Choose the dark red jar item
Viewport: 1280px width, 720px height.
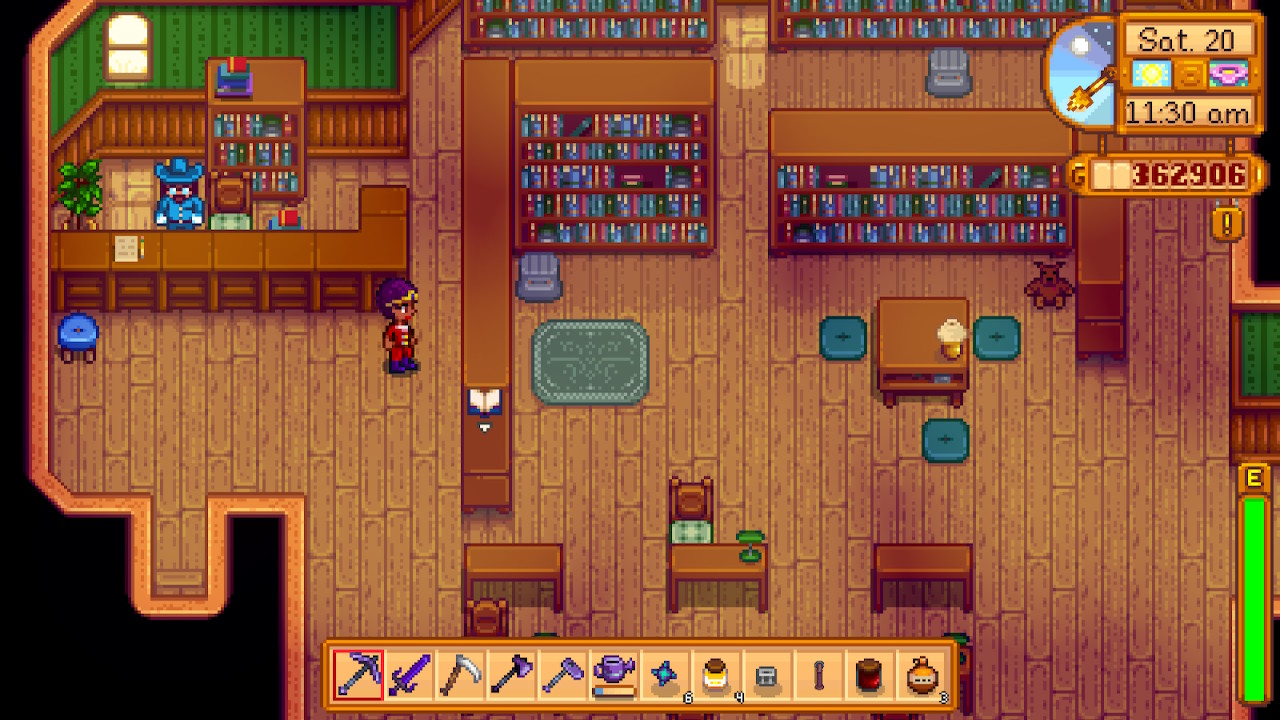[869, 676]
